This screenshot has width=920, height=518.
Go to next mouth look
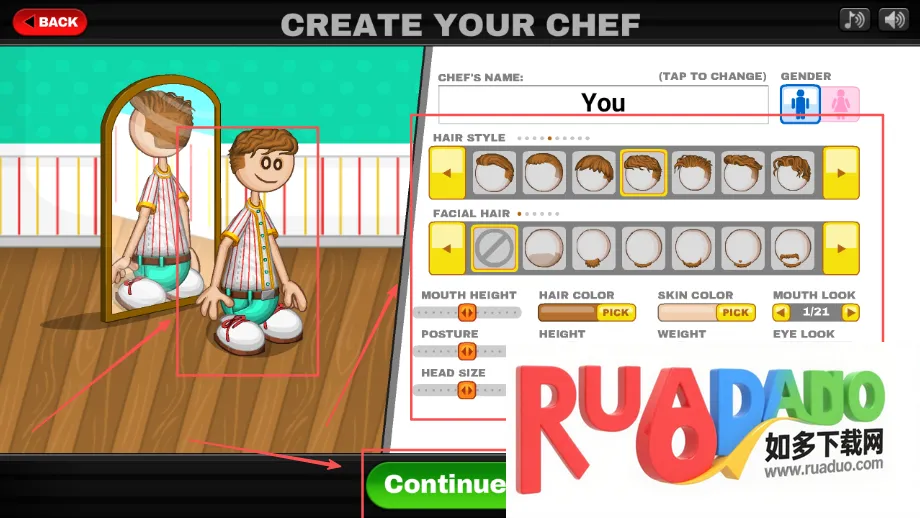click(x=850, y=312)
